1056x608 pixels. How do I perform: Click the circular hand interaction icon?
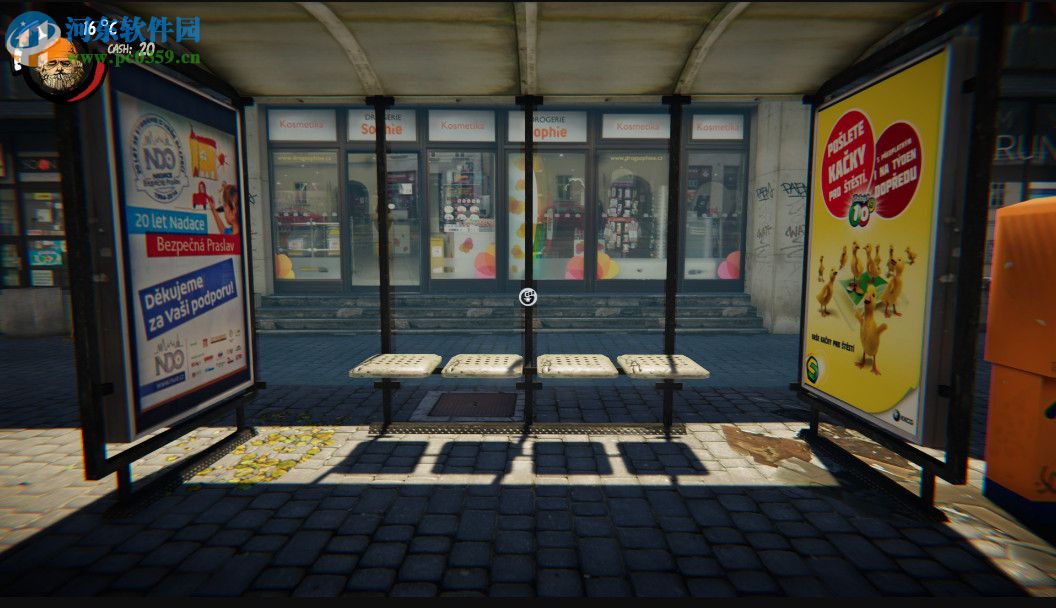point(528,296)
